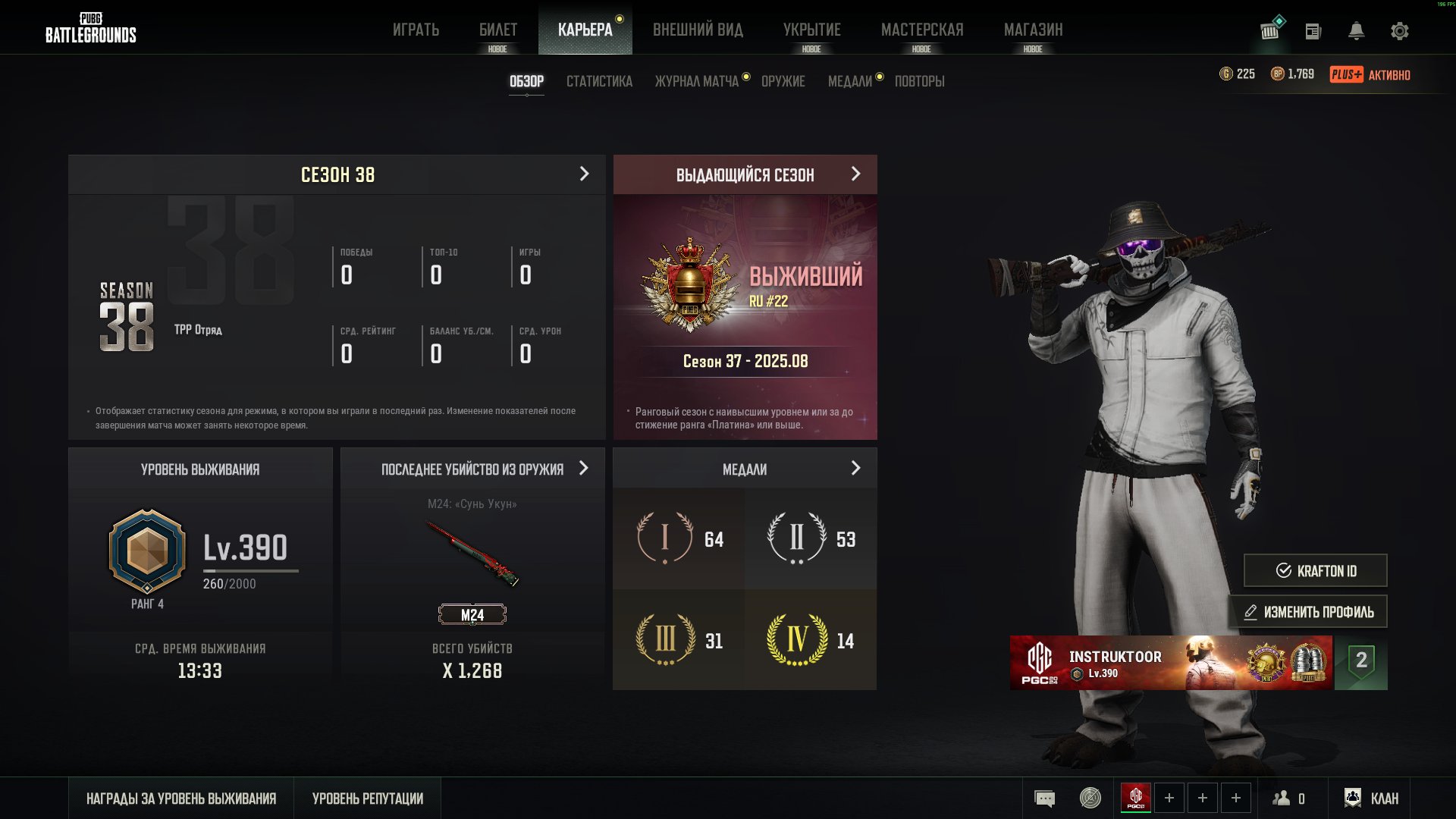This screenshot has width=1456, height=819.
Task: Go to the МАГАЗИН tab
Action: (x=1033, y=30)
